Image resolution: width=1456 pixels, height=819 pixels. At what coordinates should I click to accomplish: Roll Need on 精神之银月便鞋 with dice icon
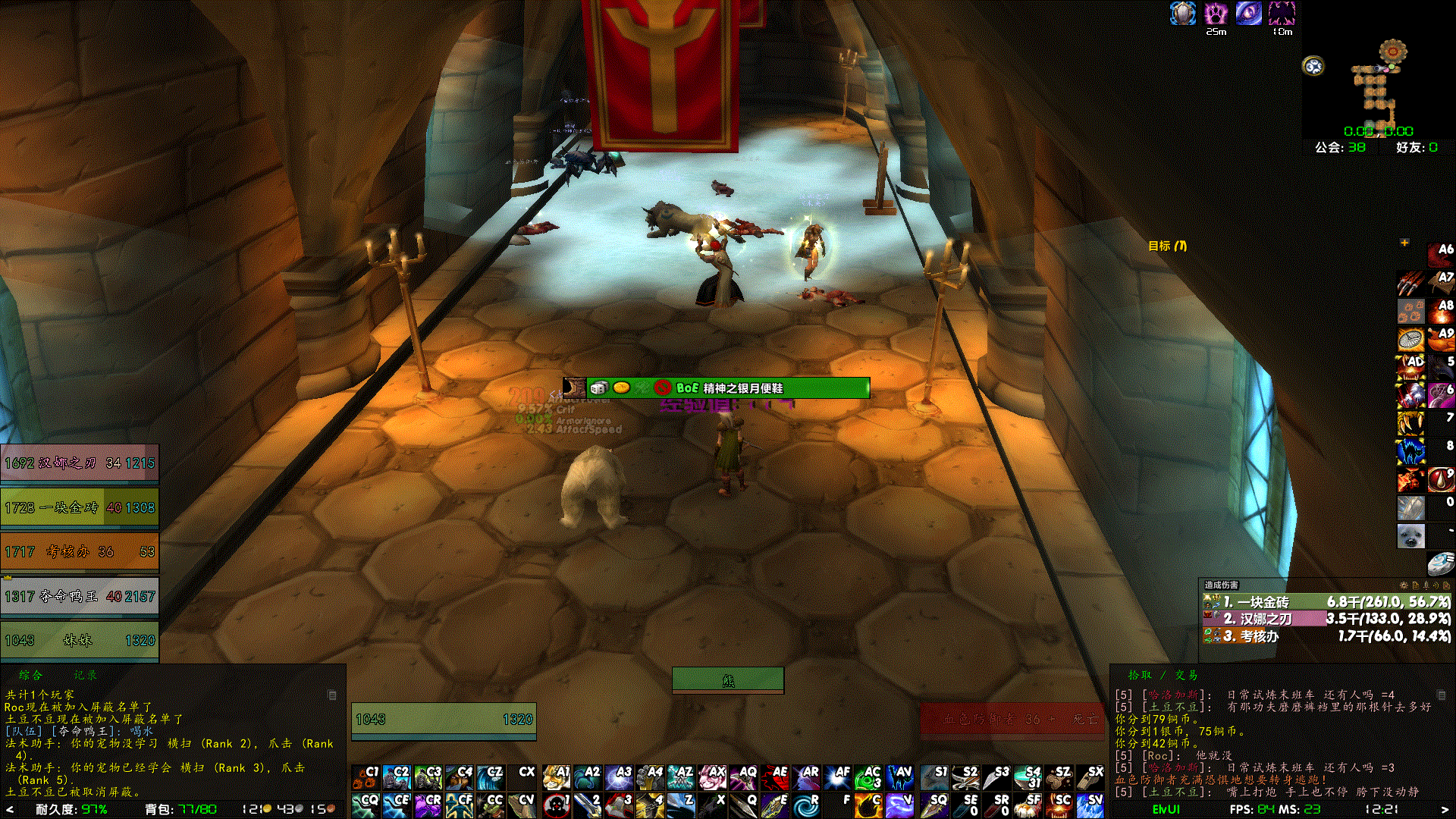(x=599, y=388)
